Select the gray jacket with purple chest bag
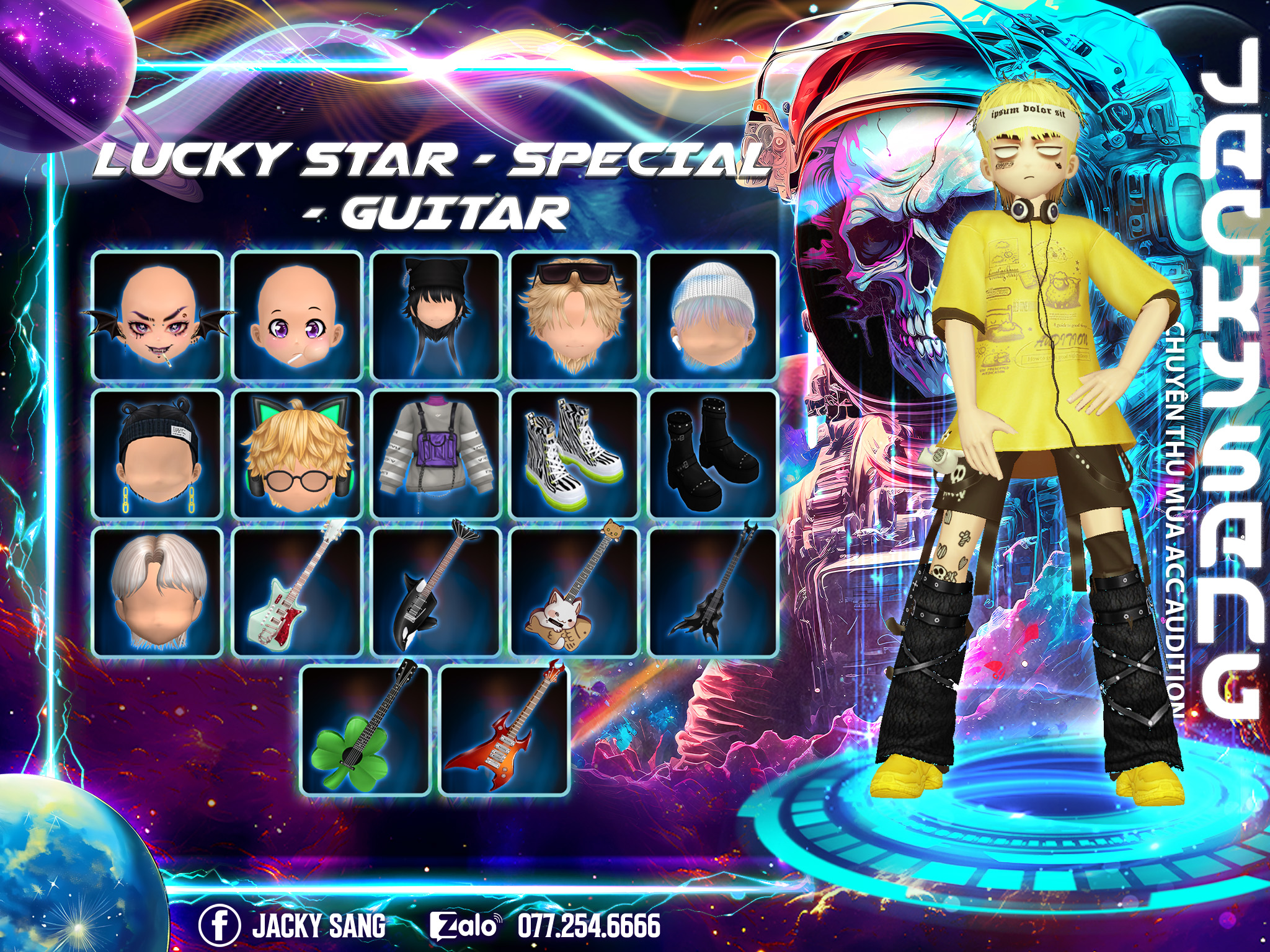Image resolution: width=1270 pixels, height=952 pixels. click(x=436, y=455)
